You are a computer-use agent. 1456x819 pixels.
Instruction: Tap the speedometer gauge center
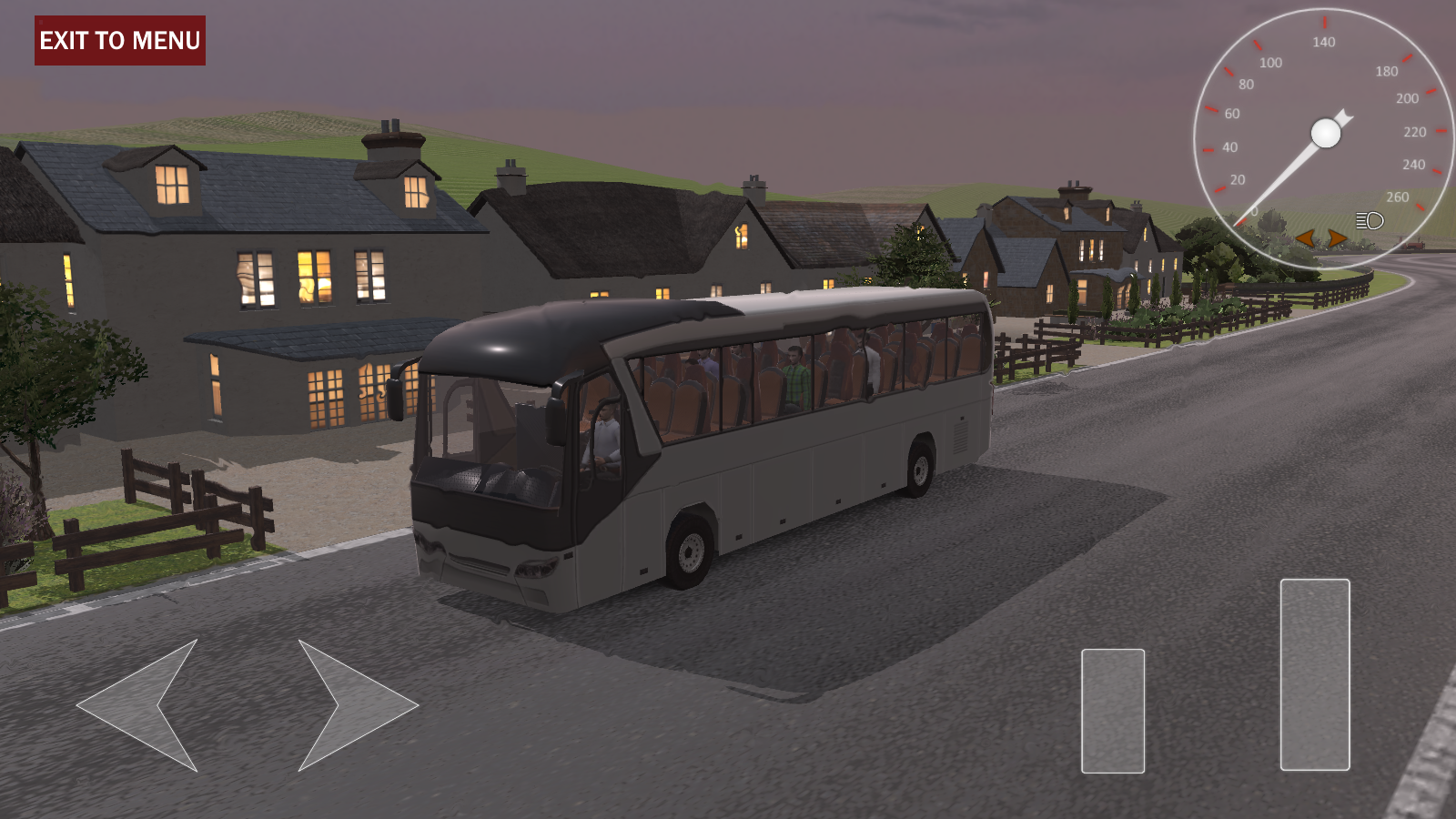(x=1324, y=132)
